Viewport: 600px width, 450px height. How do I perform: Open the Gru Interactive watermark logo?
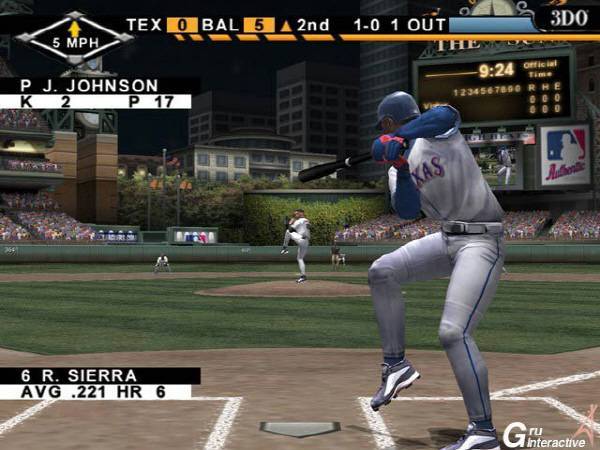click(x=545, y=432)
